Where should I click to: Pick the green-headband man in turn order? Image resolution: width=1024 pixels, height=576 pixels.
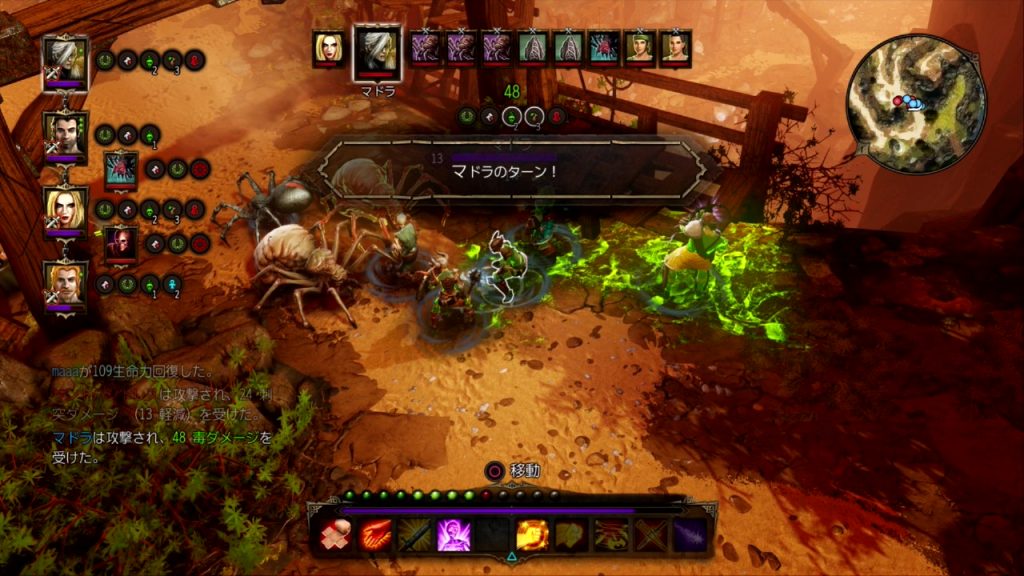click(x=640, y=48)
